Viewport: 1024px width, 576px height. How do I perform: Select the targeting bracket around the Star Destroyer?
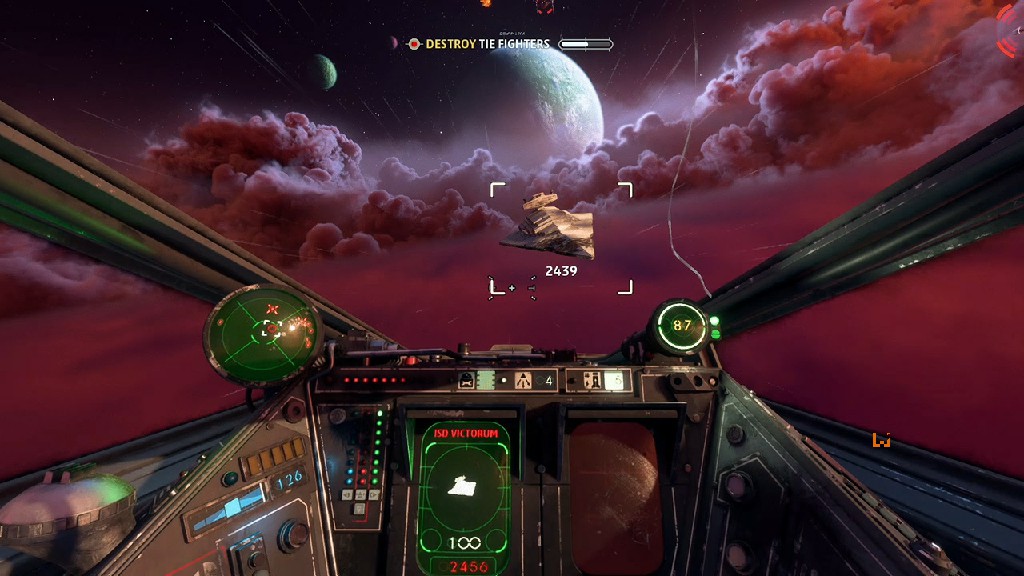[x=560, y=238]
